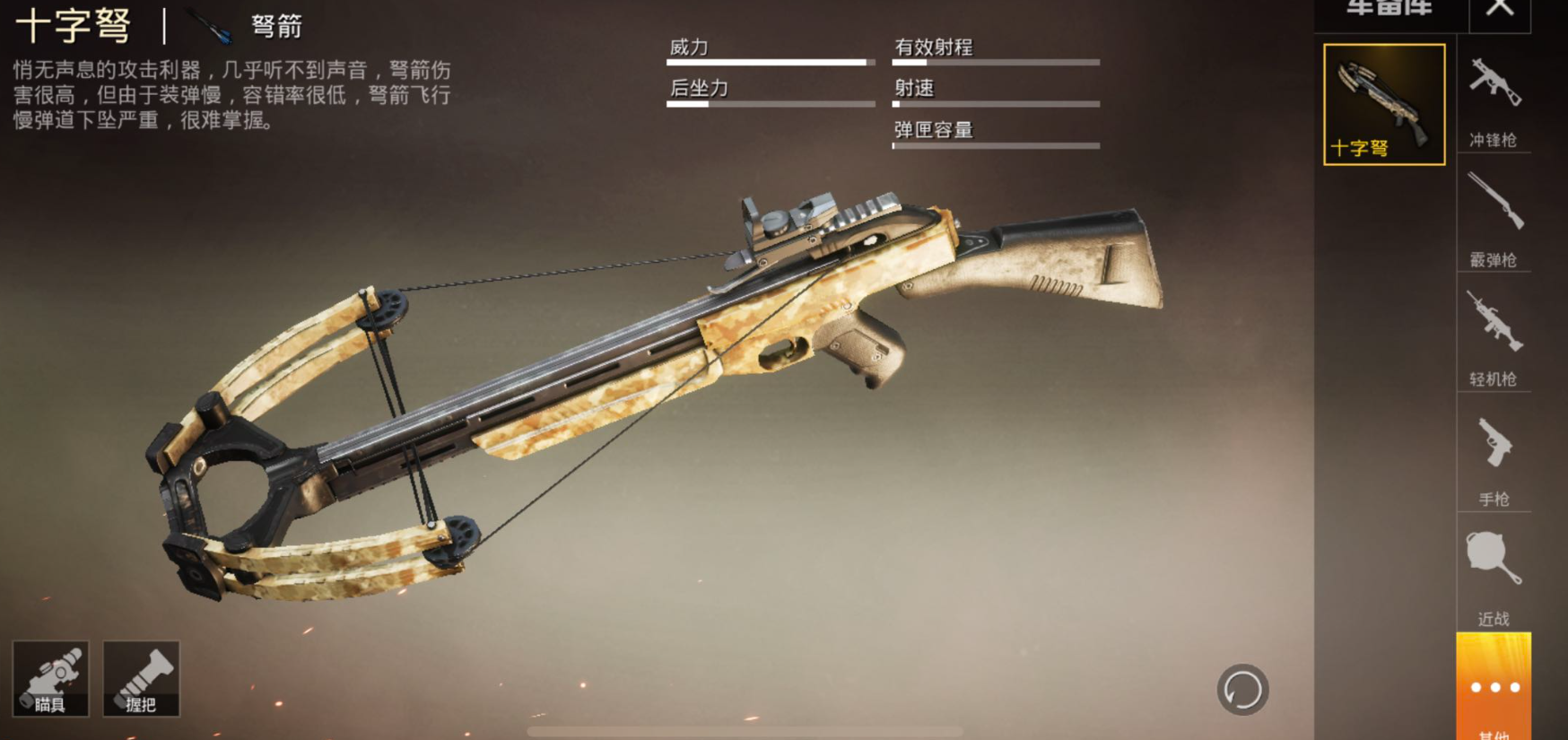Screen dimensions: 1568x740
Task: Click the 弩箭 crossbow bolt ammo icon
Action: coord(212,26)
